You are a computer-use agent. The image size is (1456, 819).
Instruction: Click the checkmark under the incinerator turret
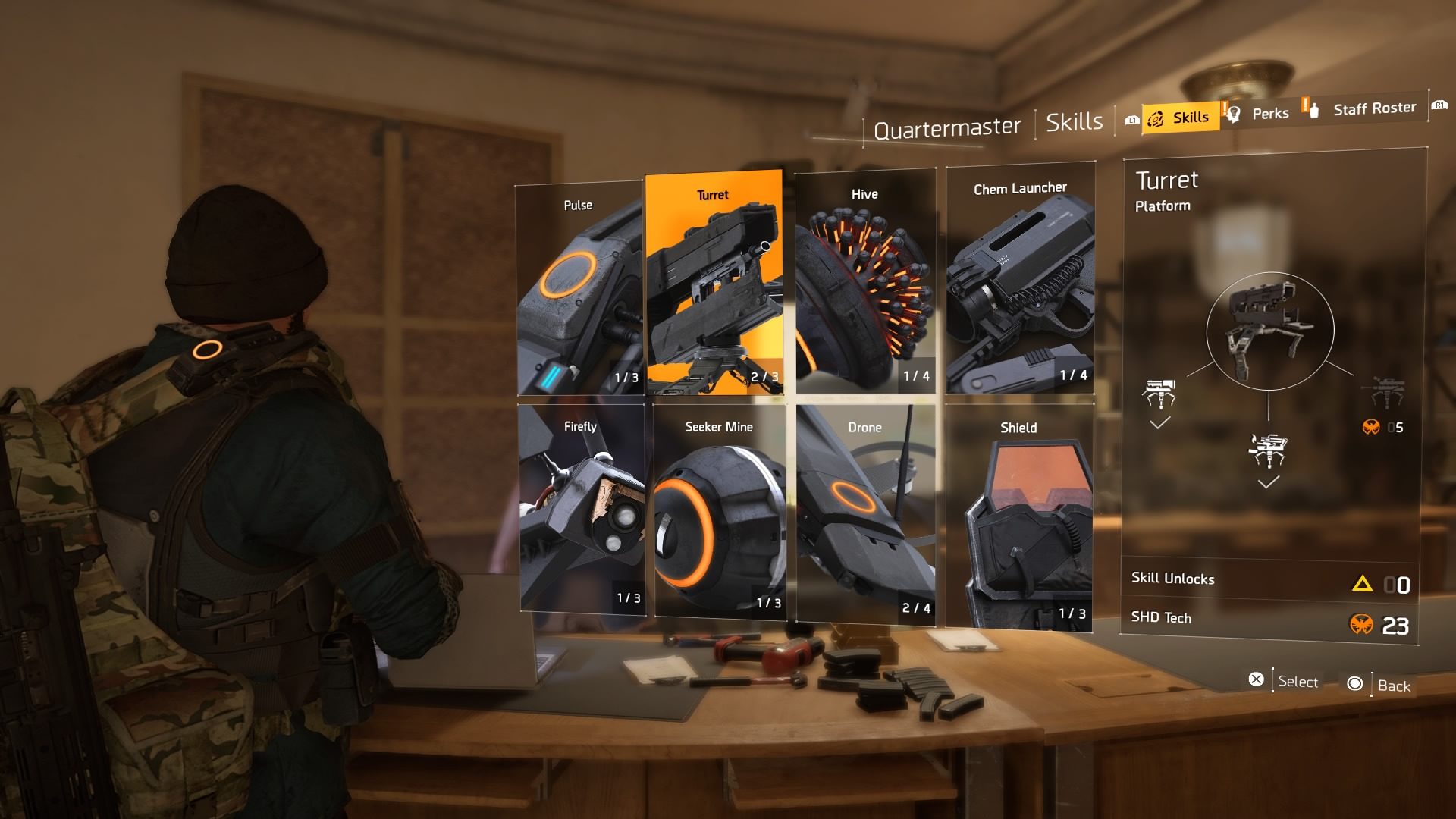[1268, 479]
